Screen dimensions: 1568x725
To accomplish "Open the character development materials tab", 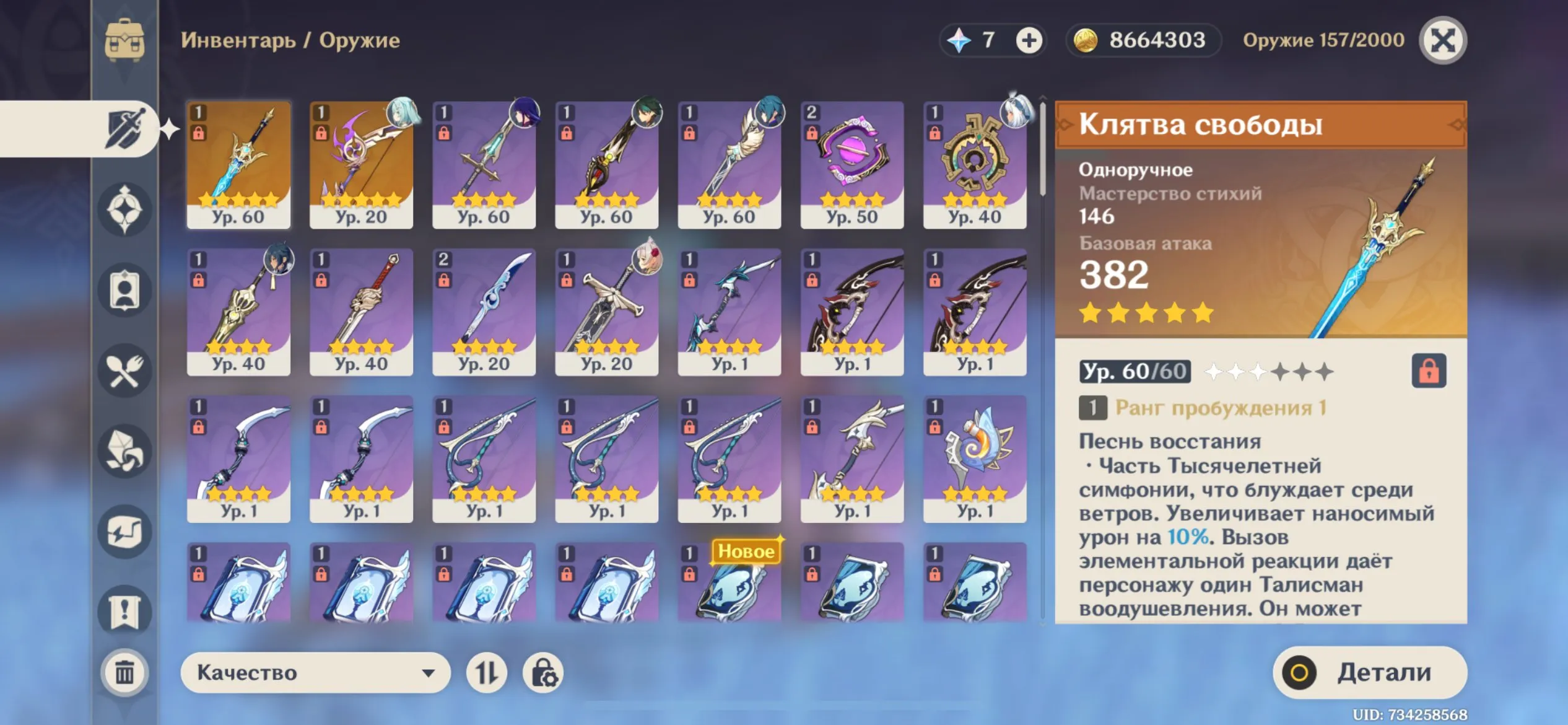I will pyautogui.click(x=124, y=290).
